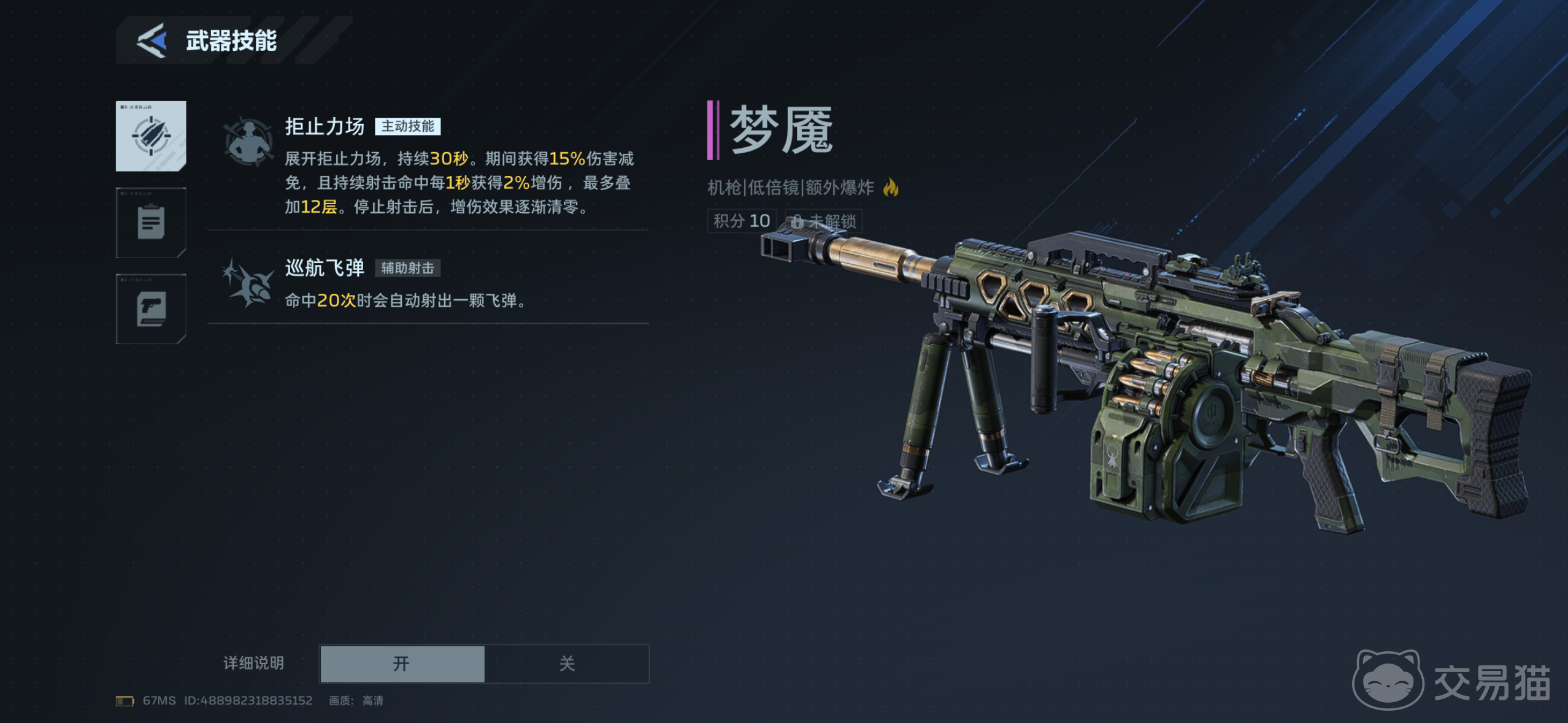Screen dimensions: 1568x723
Task: Go back using the arrow button
Action: [x=152, y=40]
